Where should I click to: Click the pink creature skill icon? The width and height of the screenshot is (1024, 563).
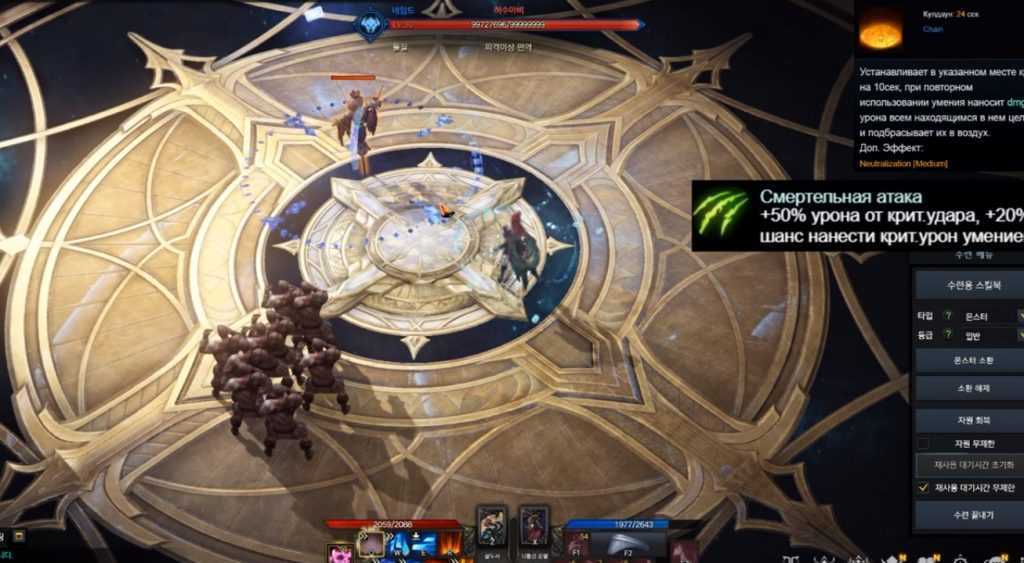[340, 552]
